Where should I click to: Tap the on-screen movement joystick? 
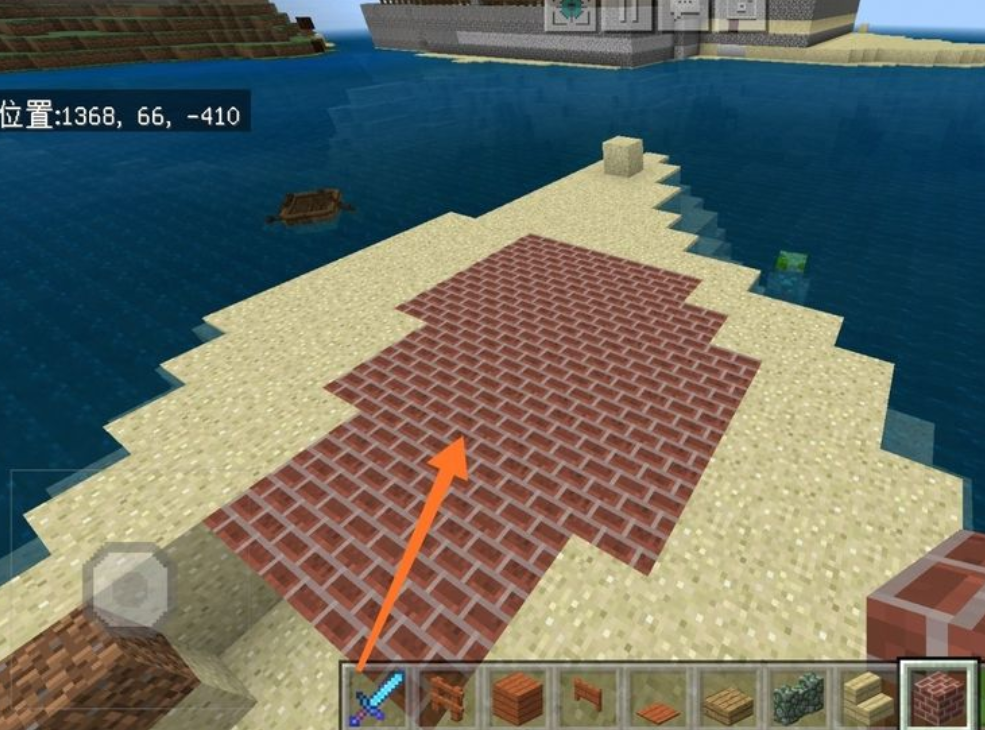128,585
